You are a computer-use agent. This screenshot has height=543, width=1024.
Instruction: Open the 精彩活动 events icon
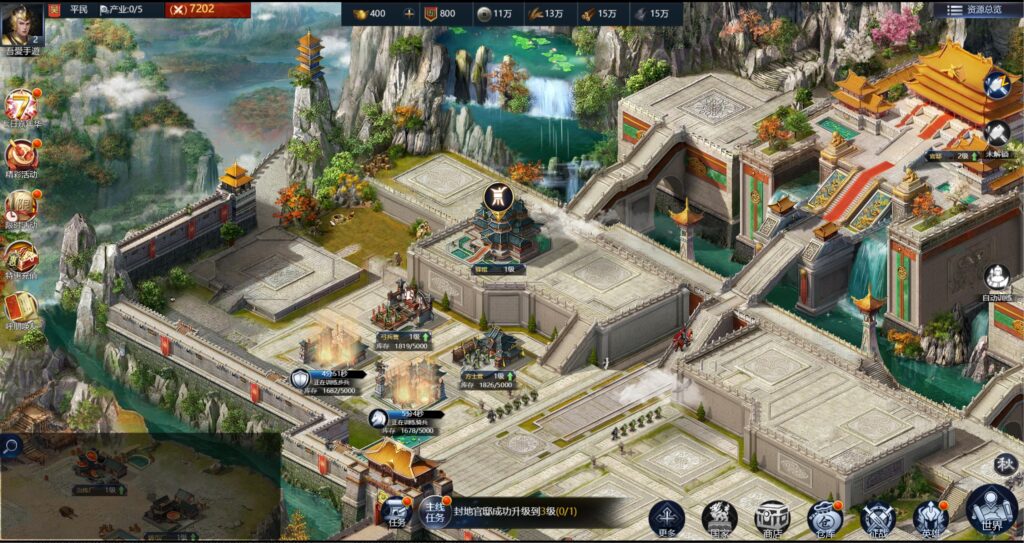pos(21,156)
